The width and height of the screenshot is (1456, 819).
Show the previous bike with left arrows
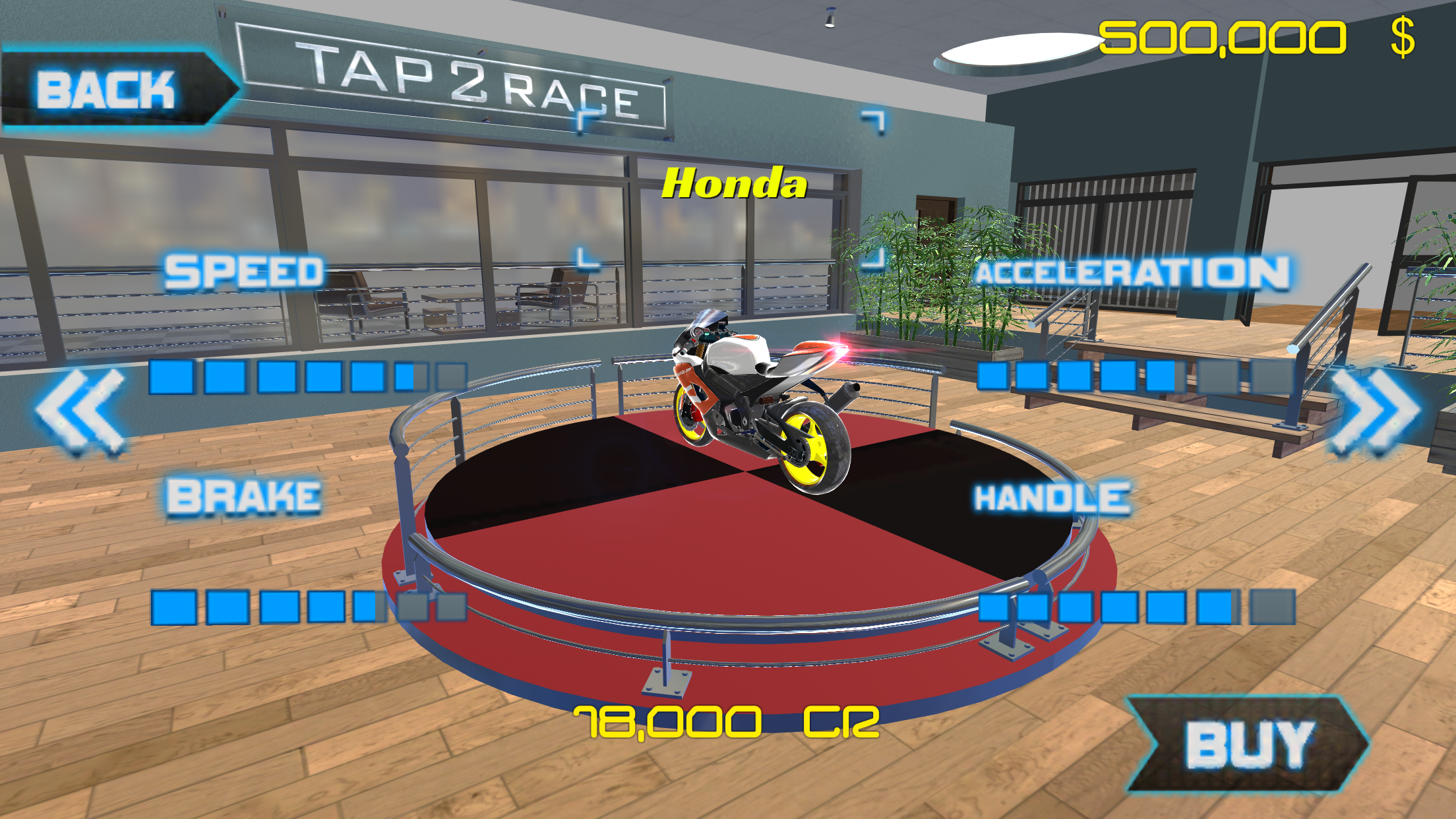click(x=81, y=411)
